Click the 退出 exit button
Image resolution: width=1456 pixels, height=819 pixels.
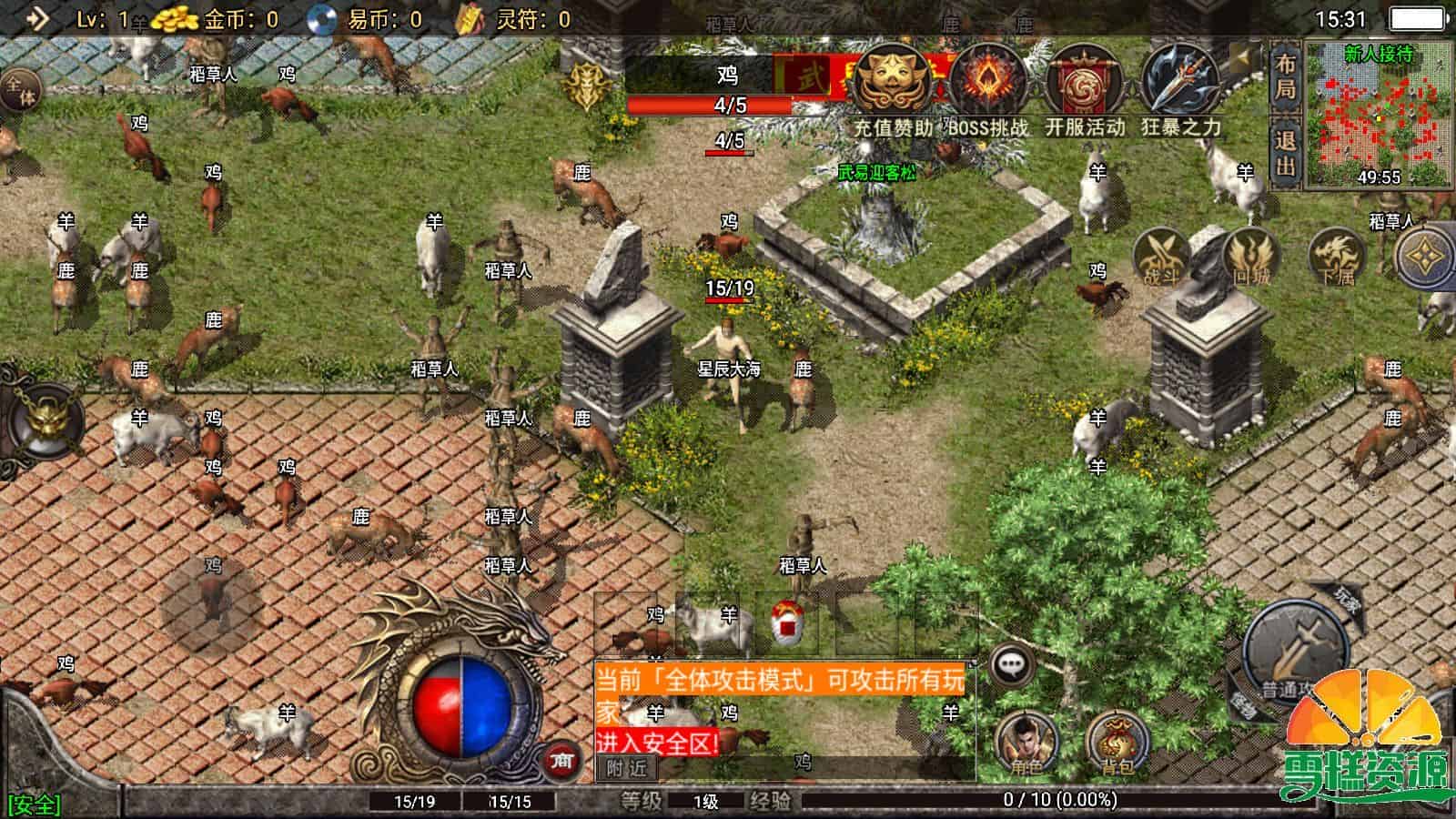point(1285,153)
